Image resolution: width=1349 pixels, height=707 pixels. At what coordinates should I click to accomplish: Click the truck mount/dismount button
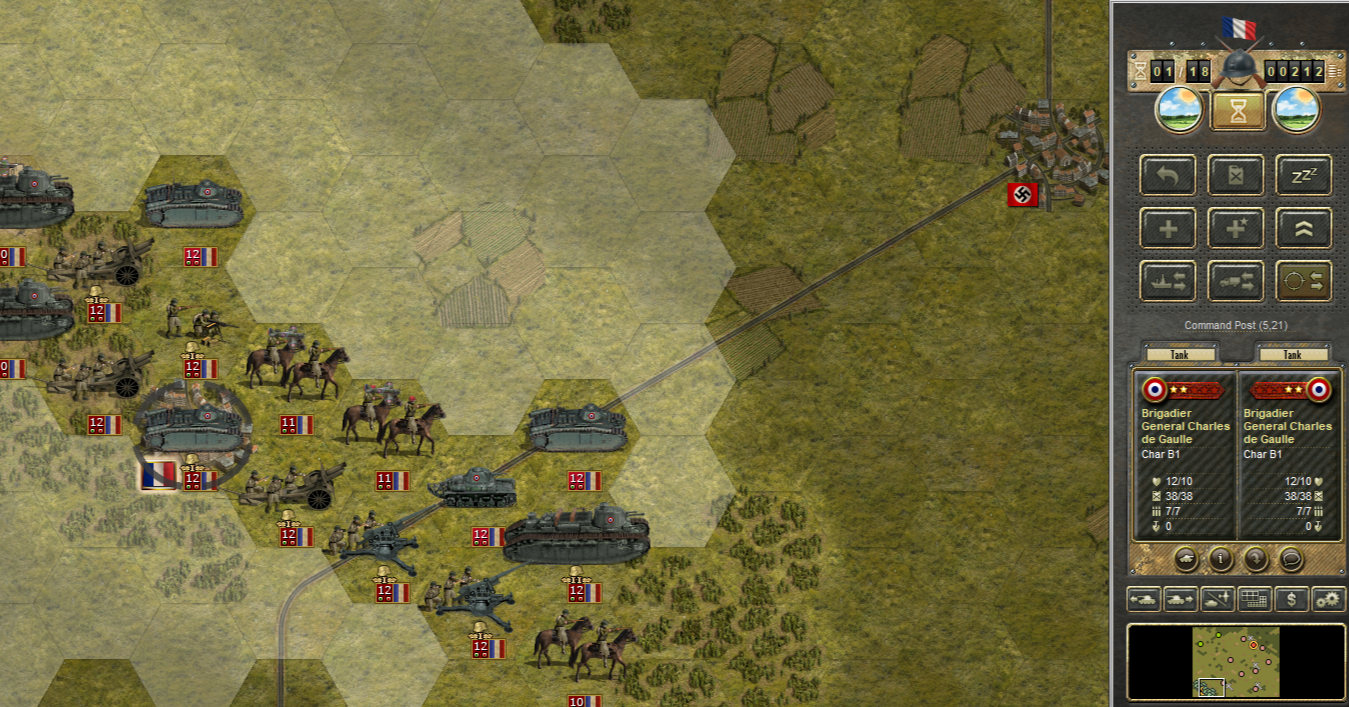click(x=1236, y=281)
